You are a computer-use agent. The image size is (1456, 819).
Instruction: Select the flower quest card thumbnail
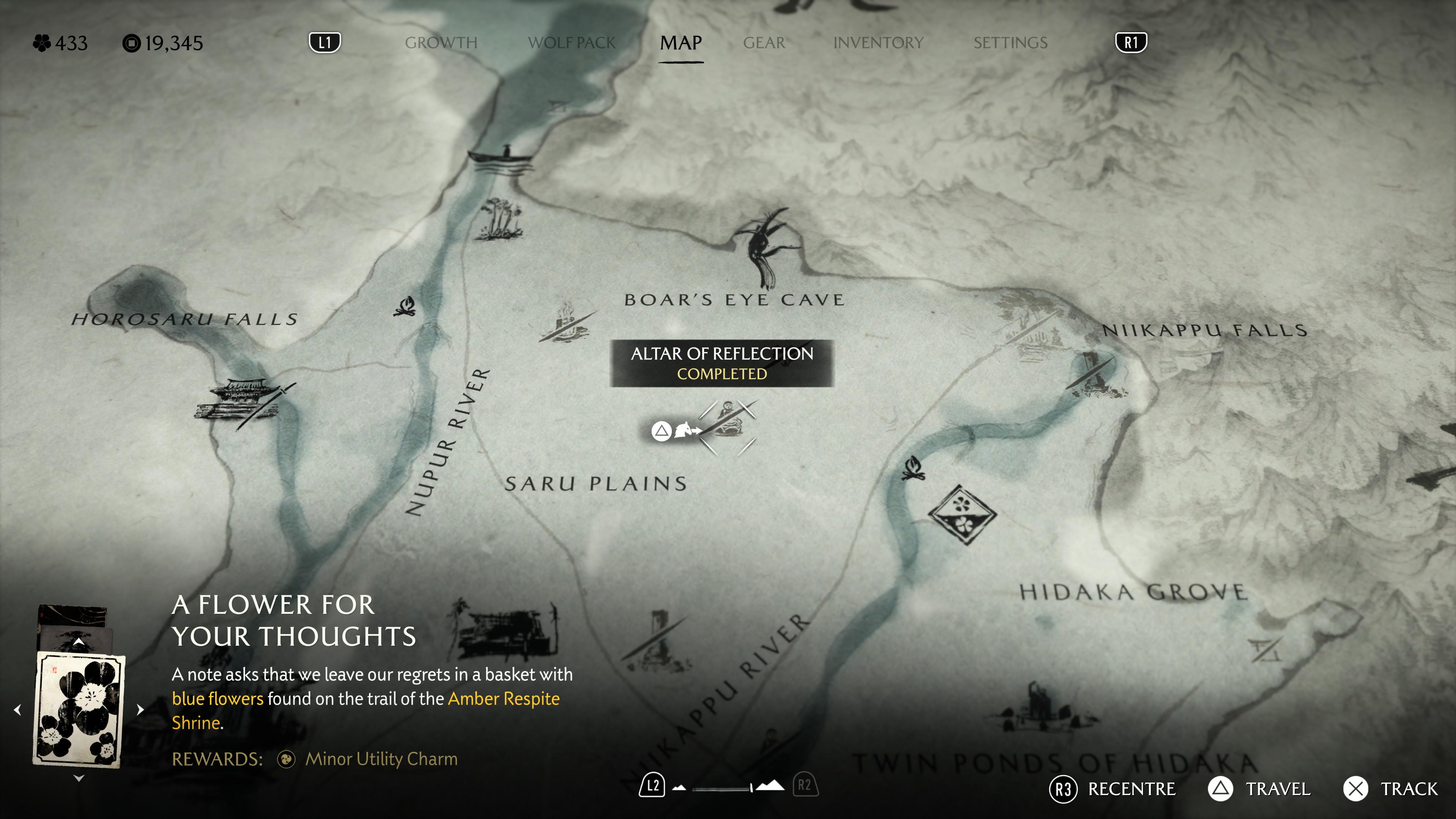(x=79, y=709)
